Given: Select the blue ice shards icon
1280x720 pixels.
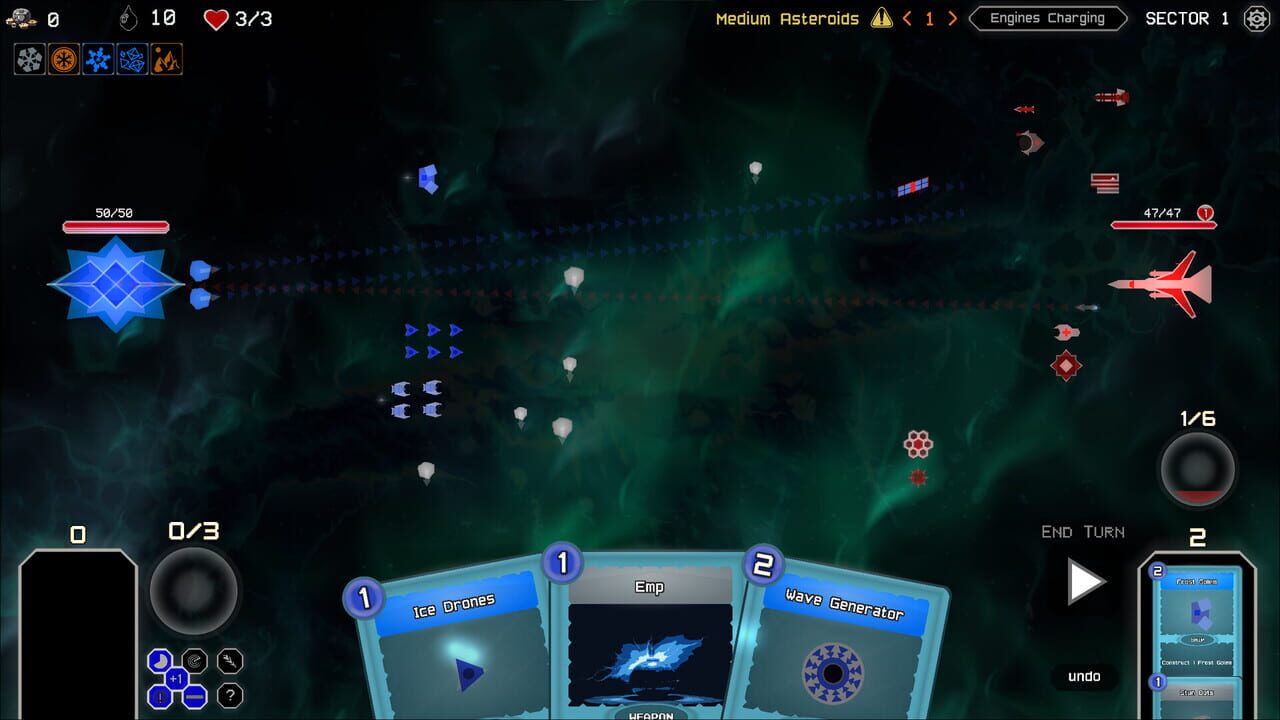Looking at the screenshot, I should click(131, 60).
